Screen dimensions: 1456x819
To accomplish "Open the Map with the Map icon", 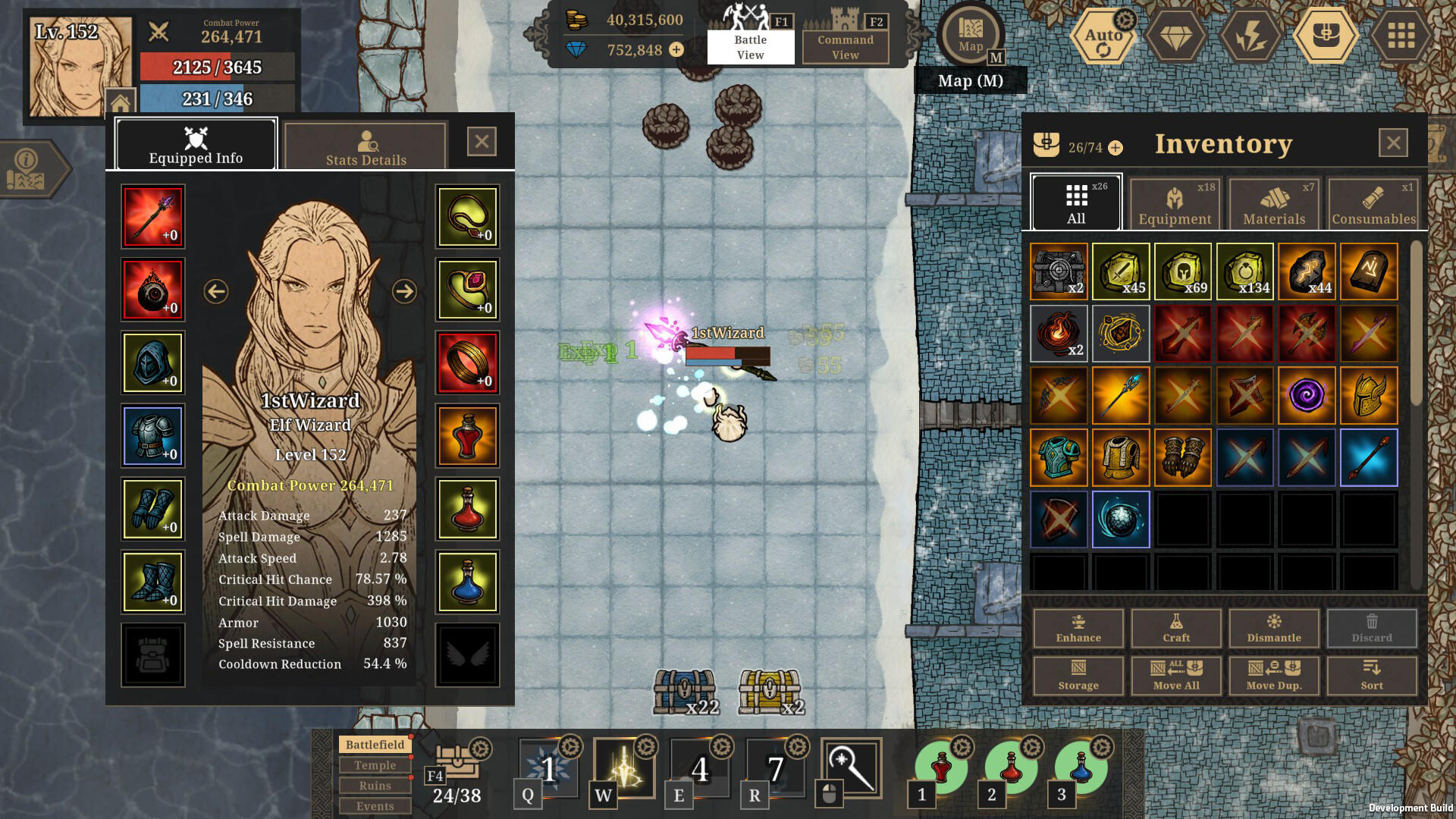I will point(971,35).
